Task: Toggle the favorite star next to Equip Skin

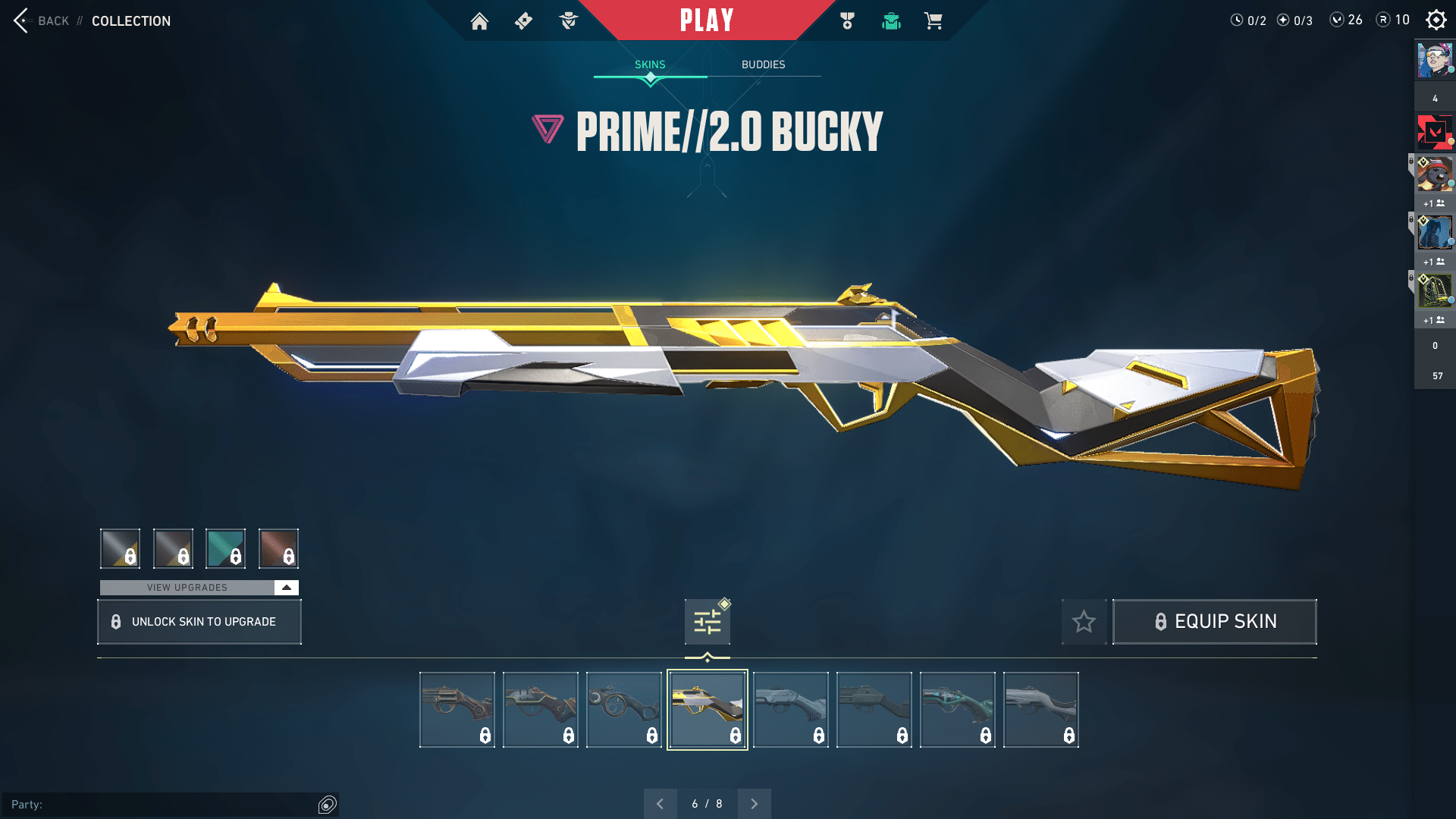Action: point(1084,621)
